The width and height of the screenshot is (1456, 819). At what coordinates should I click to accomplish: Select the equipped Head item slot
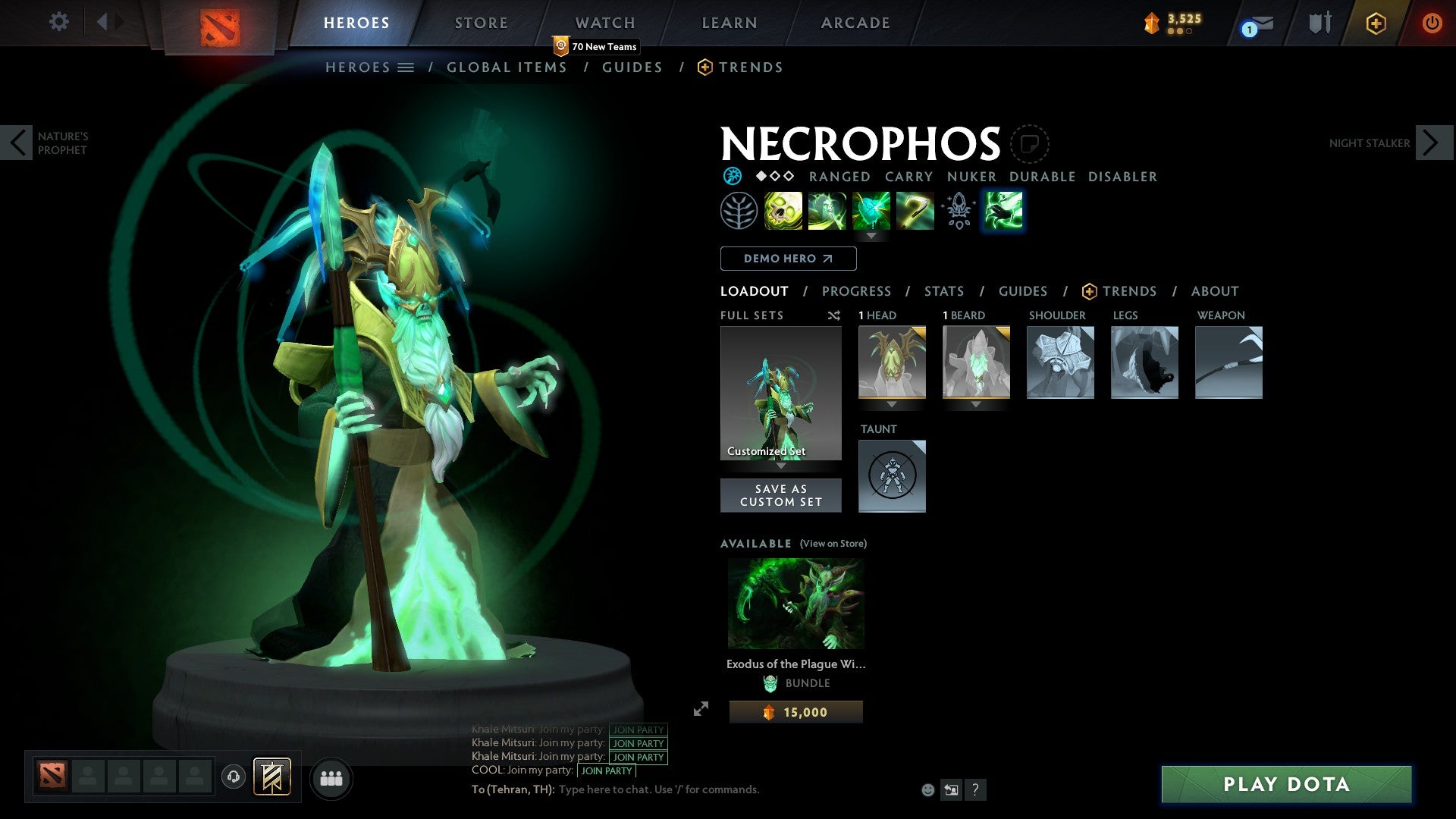(892, 362)
